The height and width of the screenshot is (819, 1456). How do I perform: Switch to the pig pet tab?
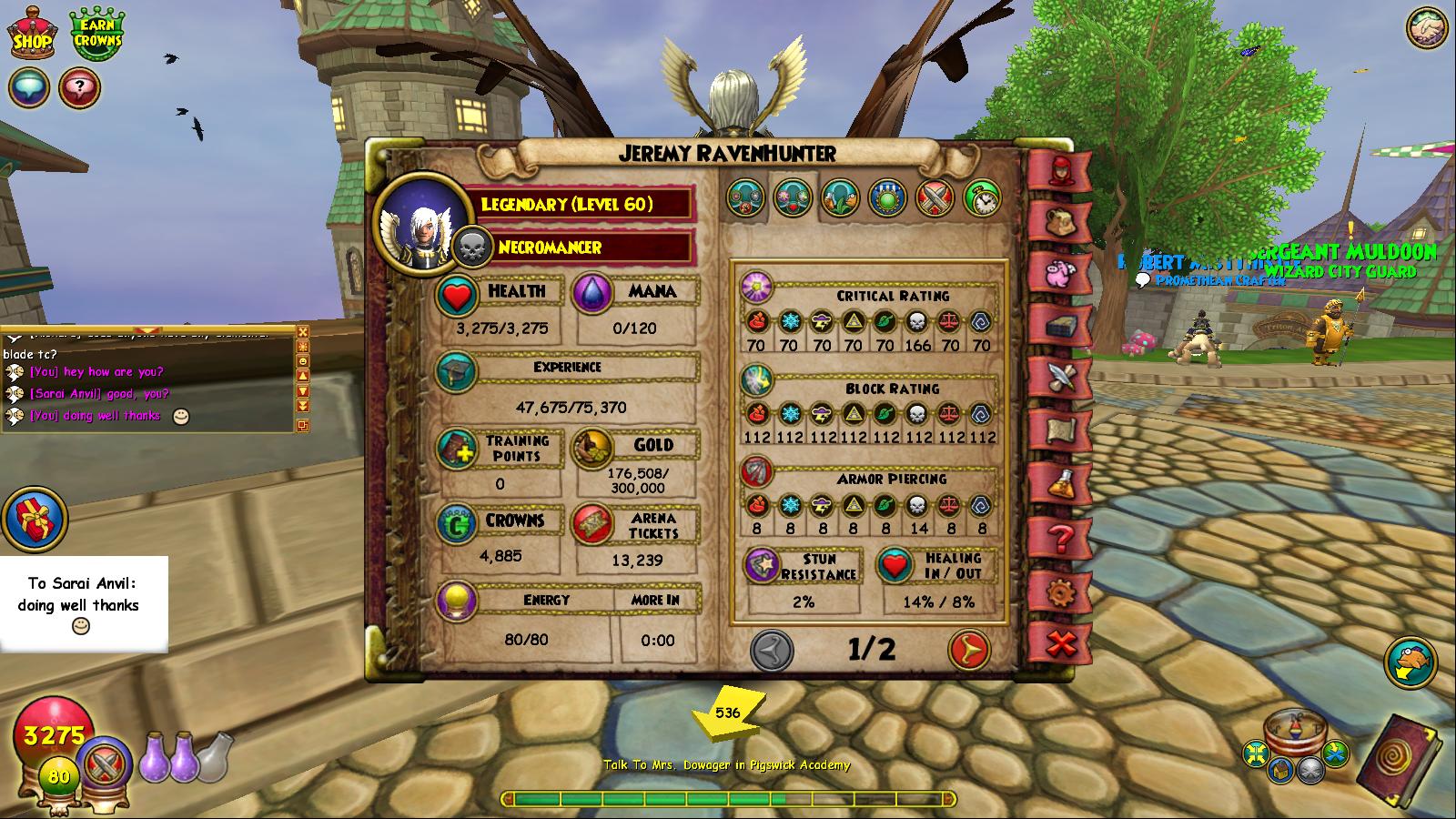(1059, 272)
